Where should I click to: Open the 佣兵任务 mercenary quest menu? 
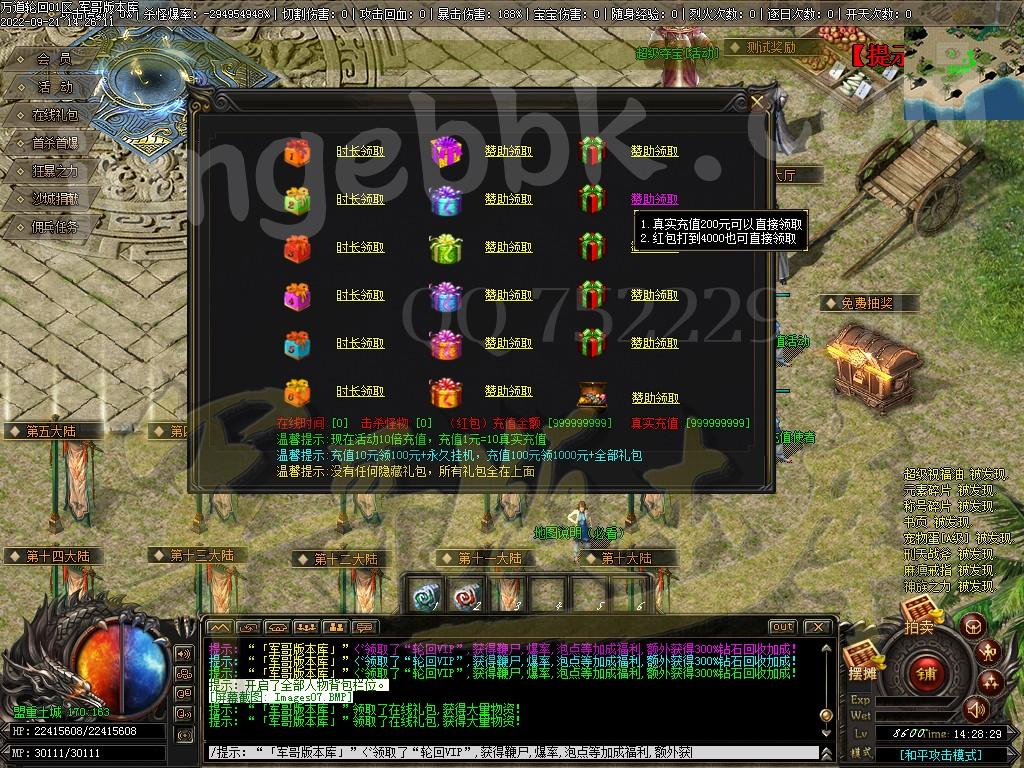(55, 227)
